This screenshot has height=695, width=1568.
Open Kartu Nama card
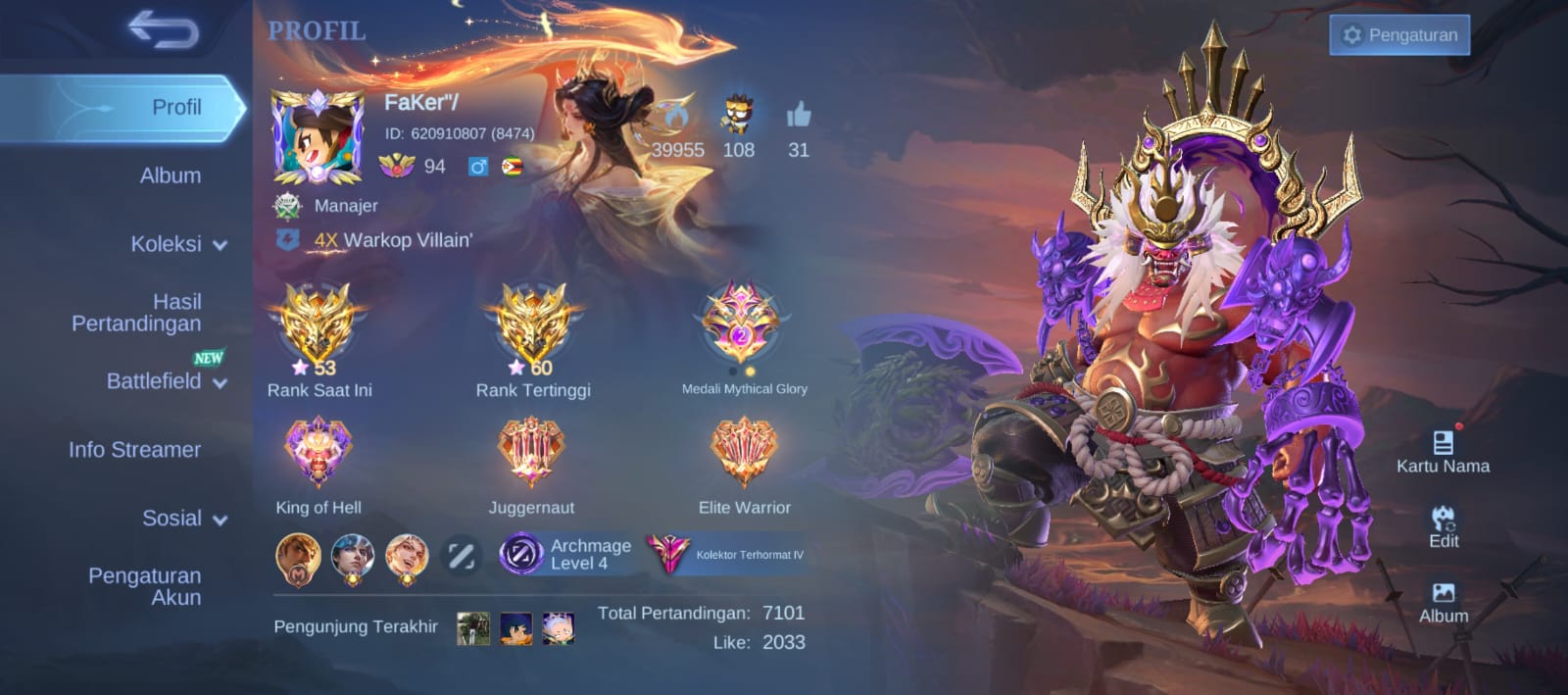pyautogui.click(x=1443, y=452)
